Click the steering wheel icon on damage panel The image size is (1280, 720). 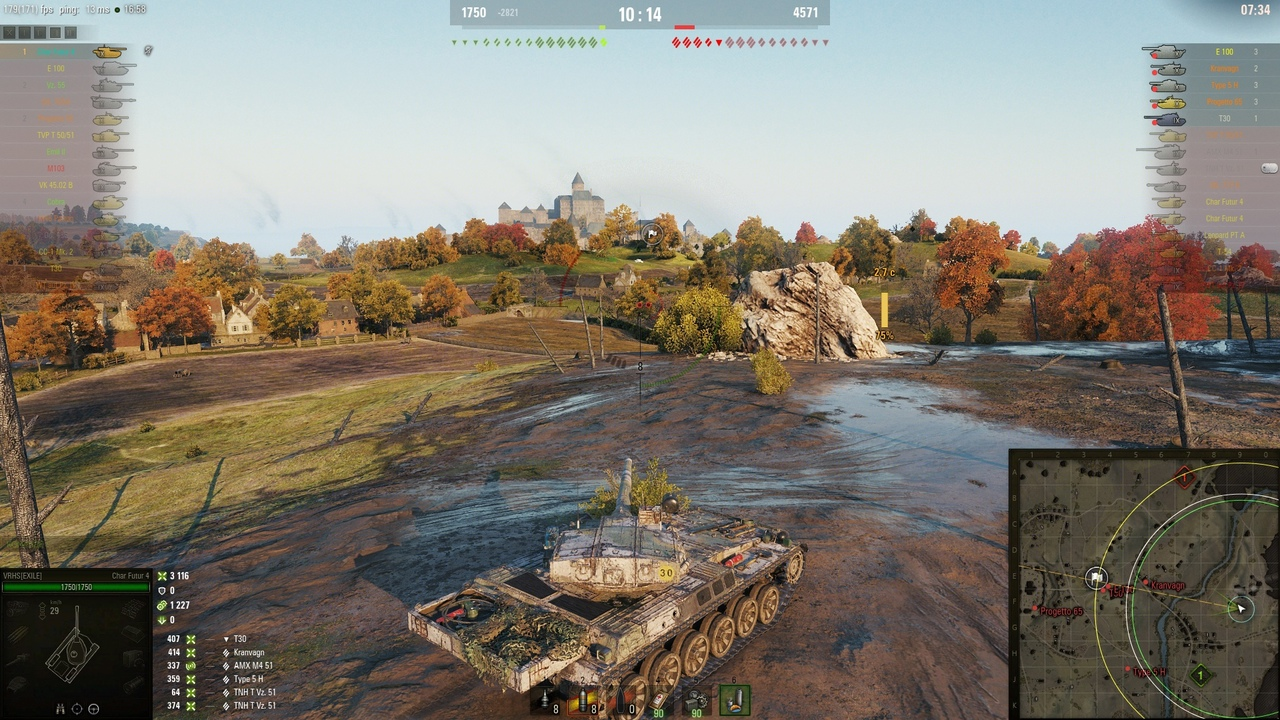(x=94, y=709)
